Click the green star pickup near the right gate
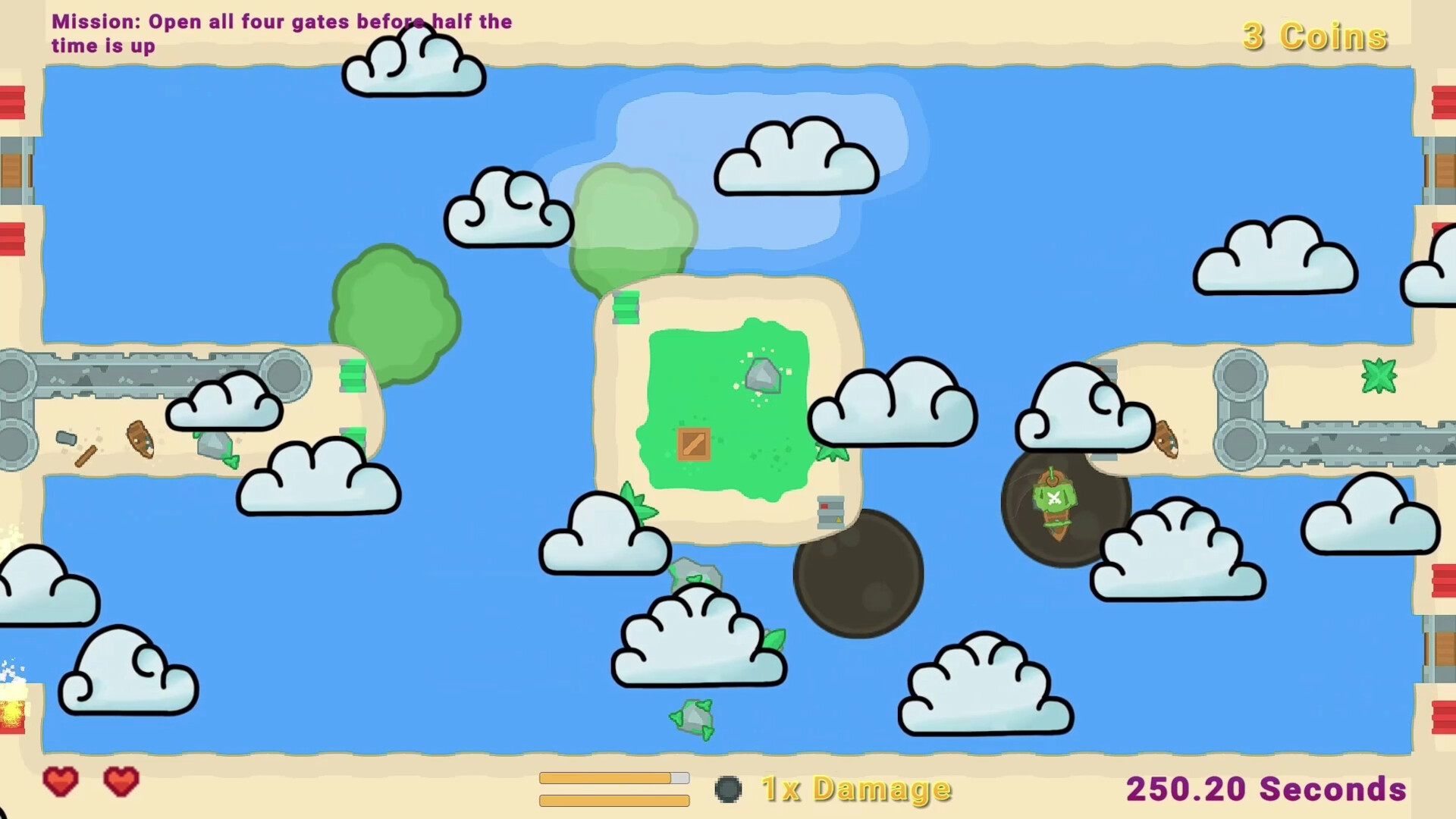The height and width of the screenshot is (819, 1456). (x=1378, y=377)
